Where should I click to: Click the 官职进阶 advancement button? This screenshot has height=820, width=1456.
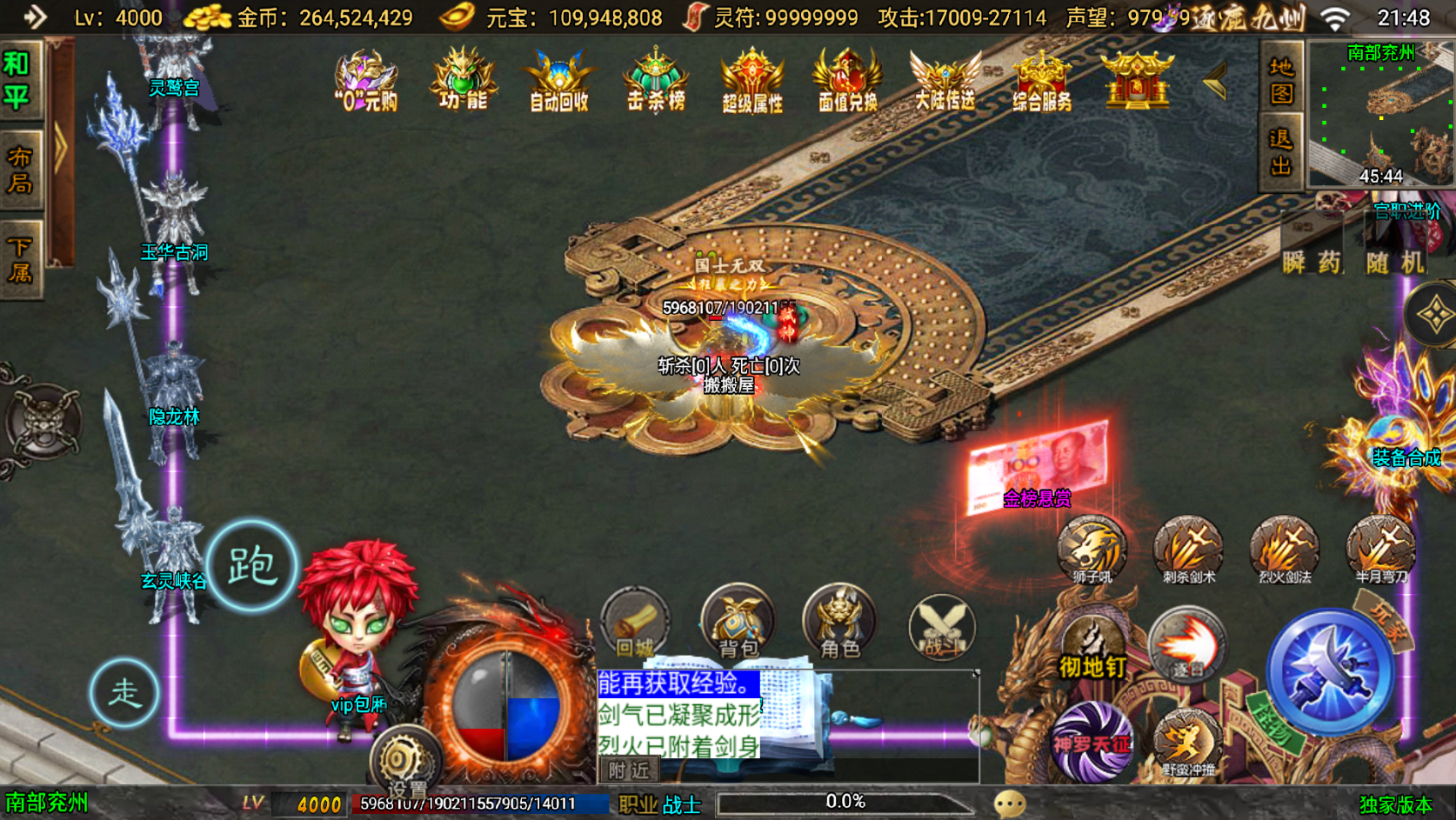pyautogui.click(x=1406, y=210)
